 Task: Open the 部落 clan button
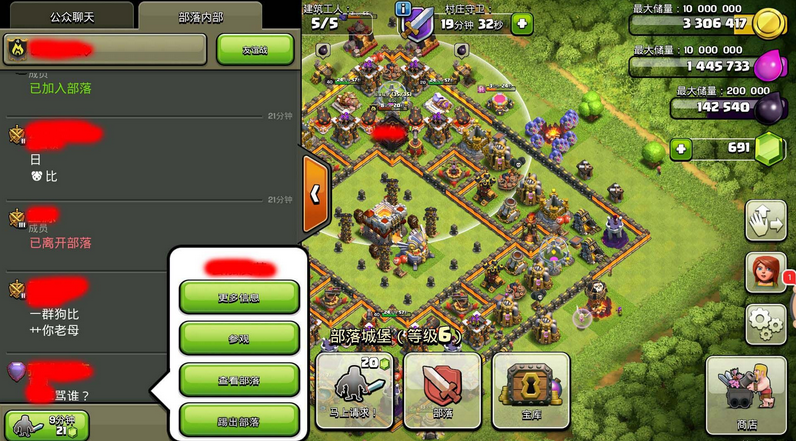coord(442,391)
